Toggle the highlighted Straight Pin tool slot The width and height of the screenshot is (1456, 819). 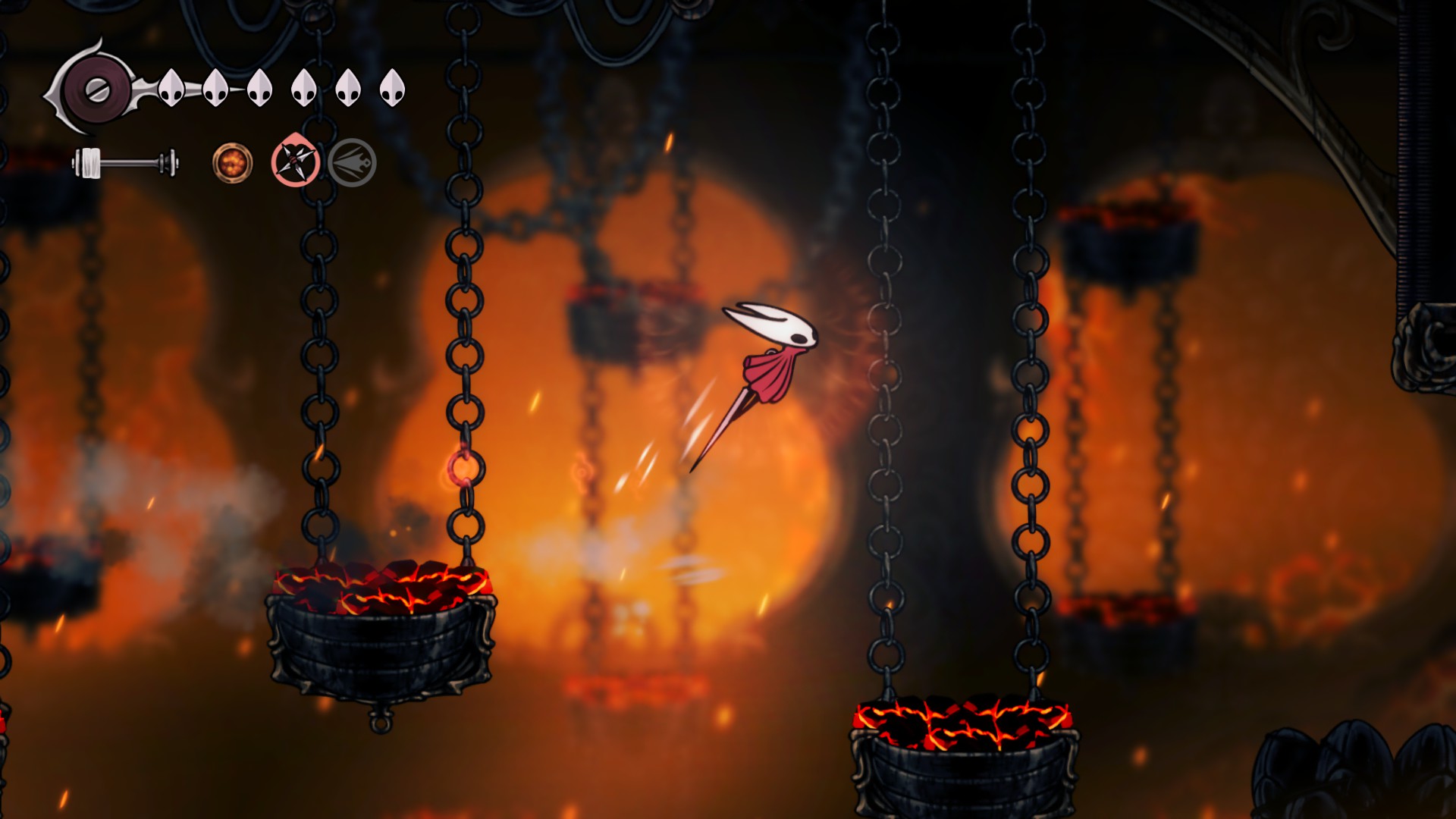(296, 162)
